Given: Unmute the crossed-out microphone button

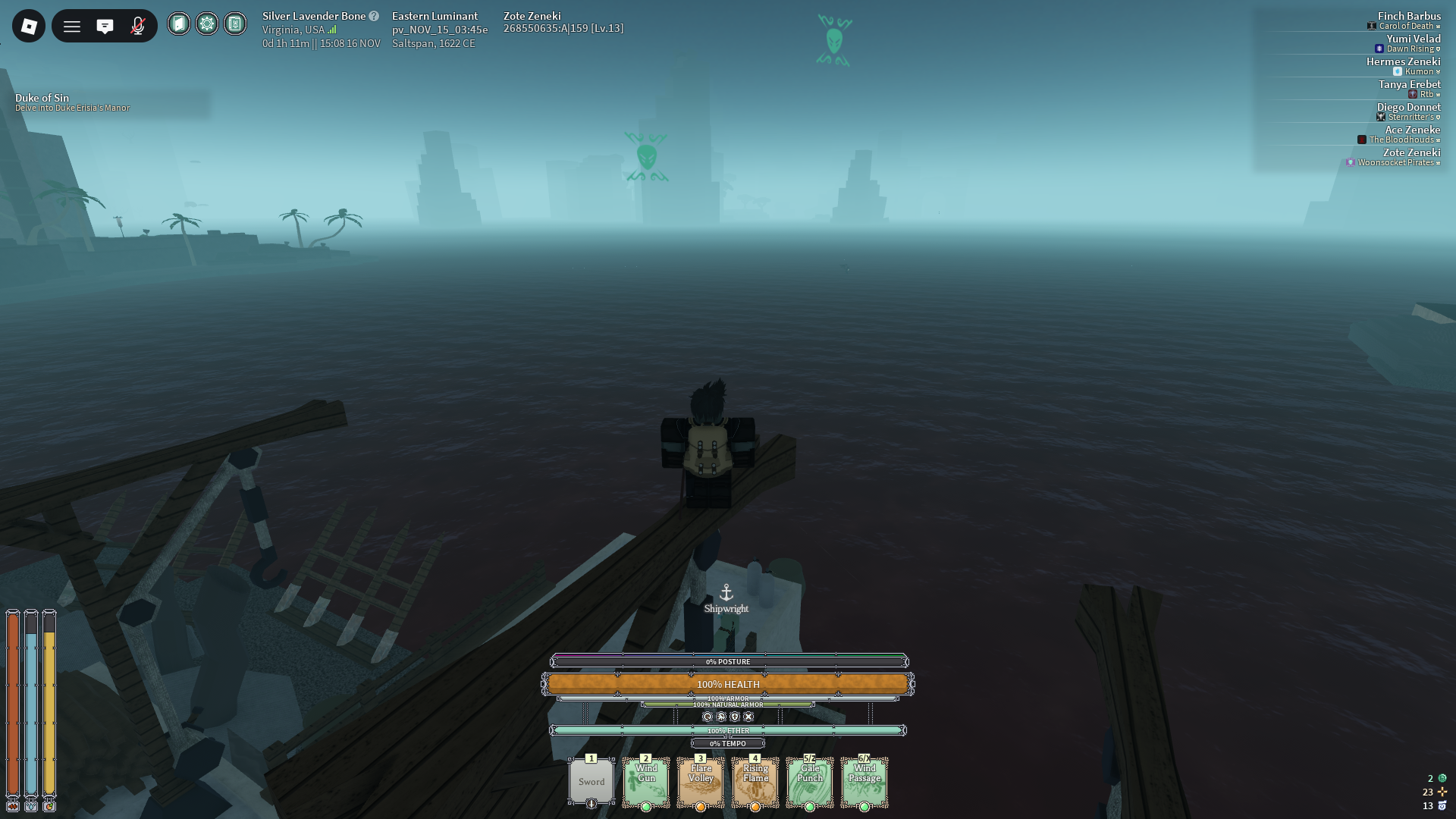Looking at the screenshot, I should tap(138, 27).
